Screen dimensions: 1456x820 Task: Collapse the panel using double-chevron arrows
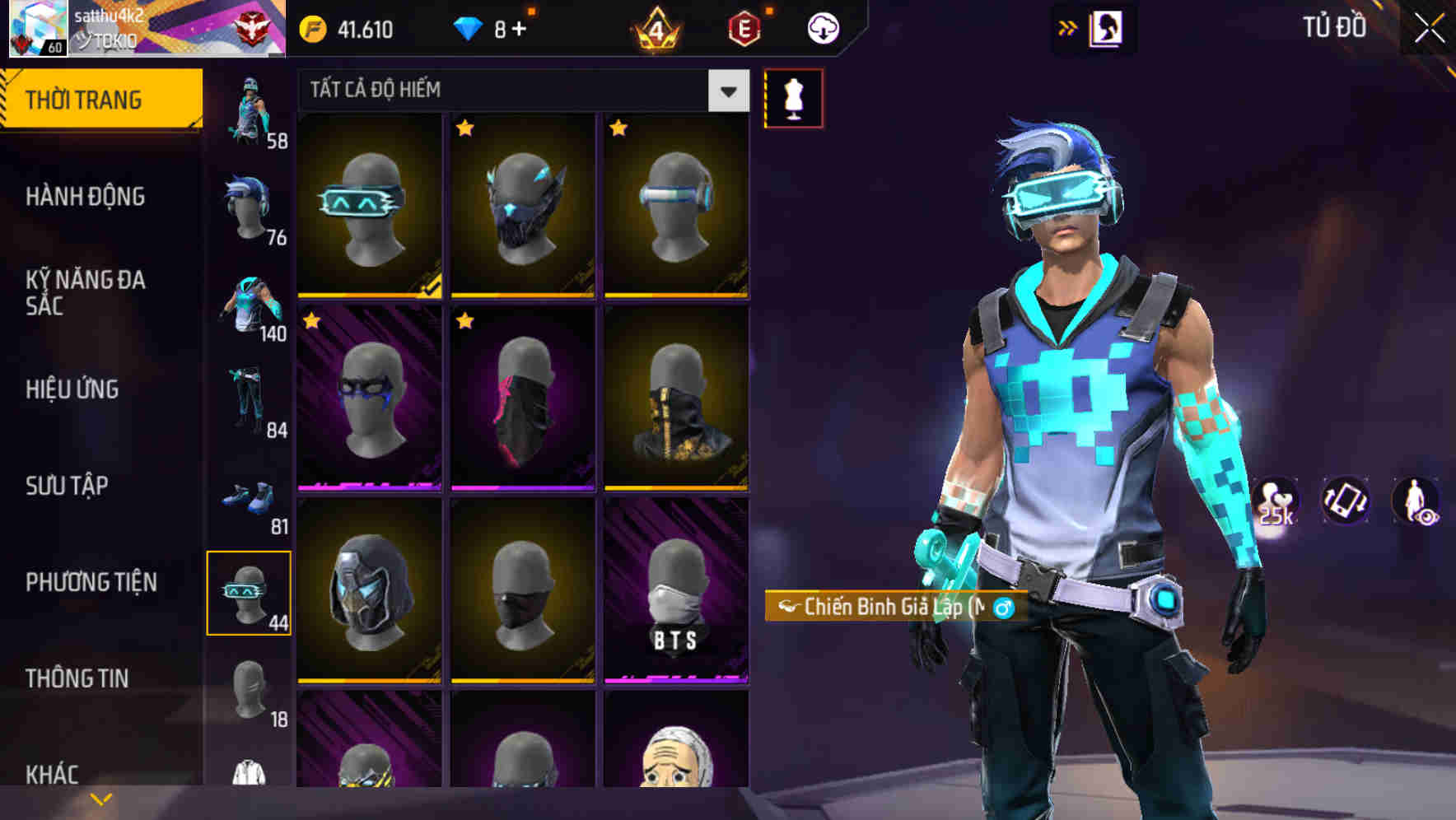tap(1068, 27)
